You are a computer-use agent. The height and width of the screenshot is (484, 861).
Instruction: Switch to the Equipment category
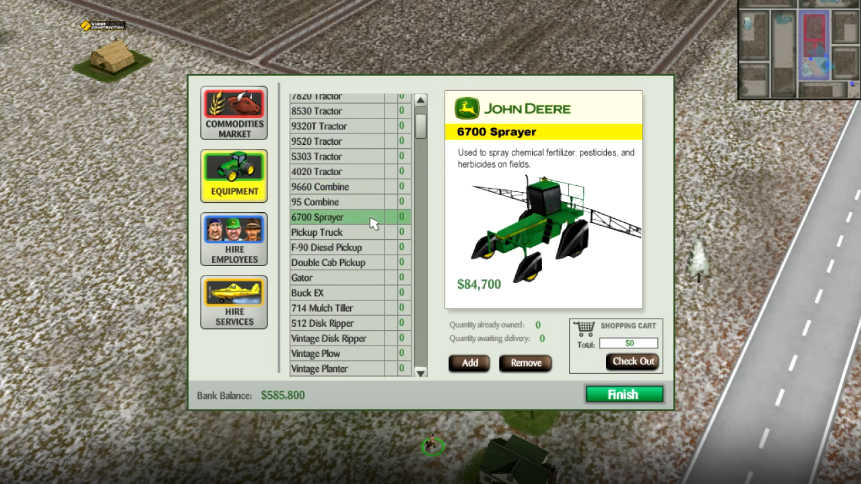[234, 176]
